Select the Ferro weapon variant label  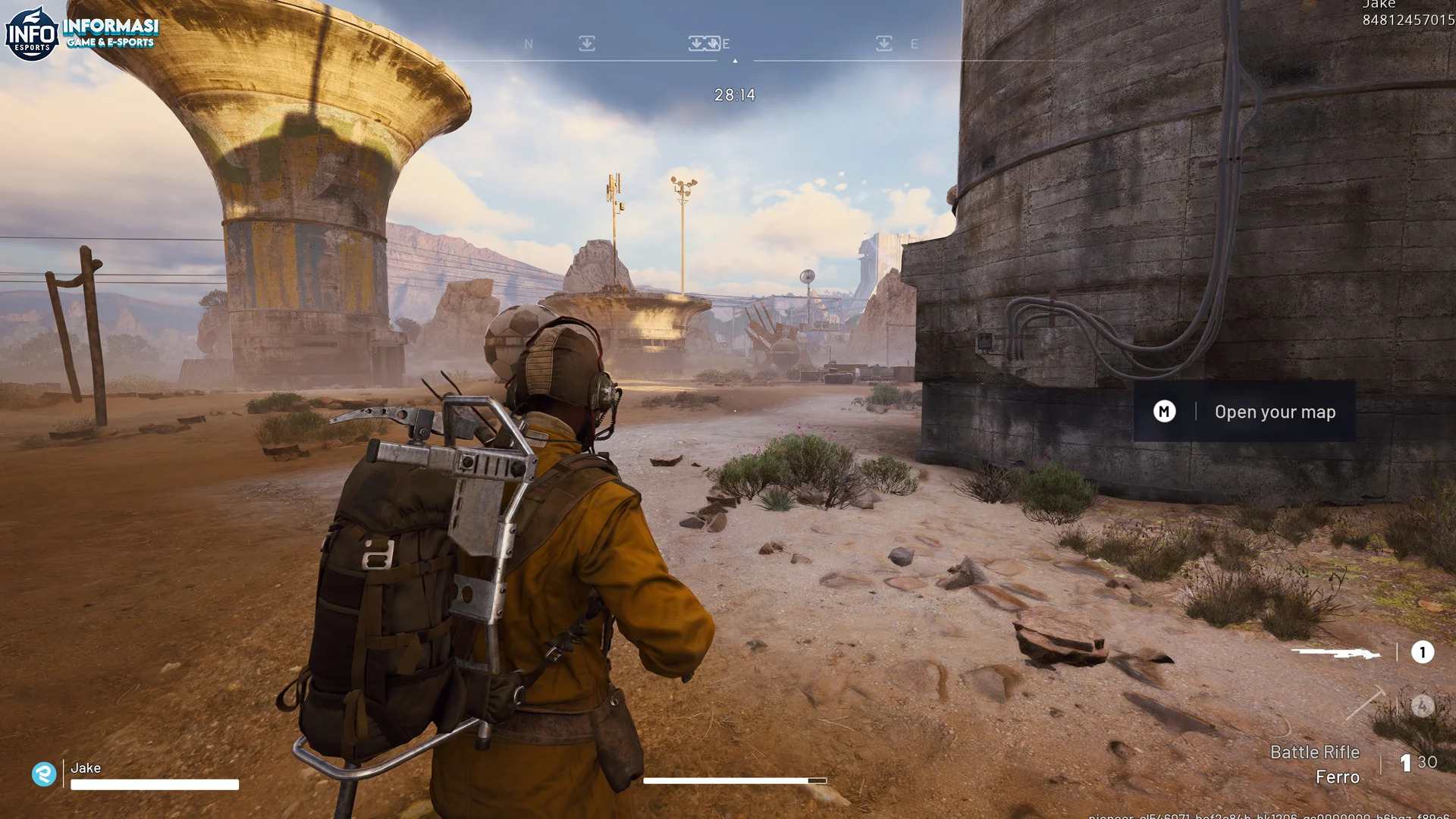coord(1338,777)
